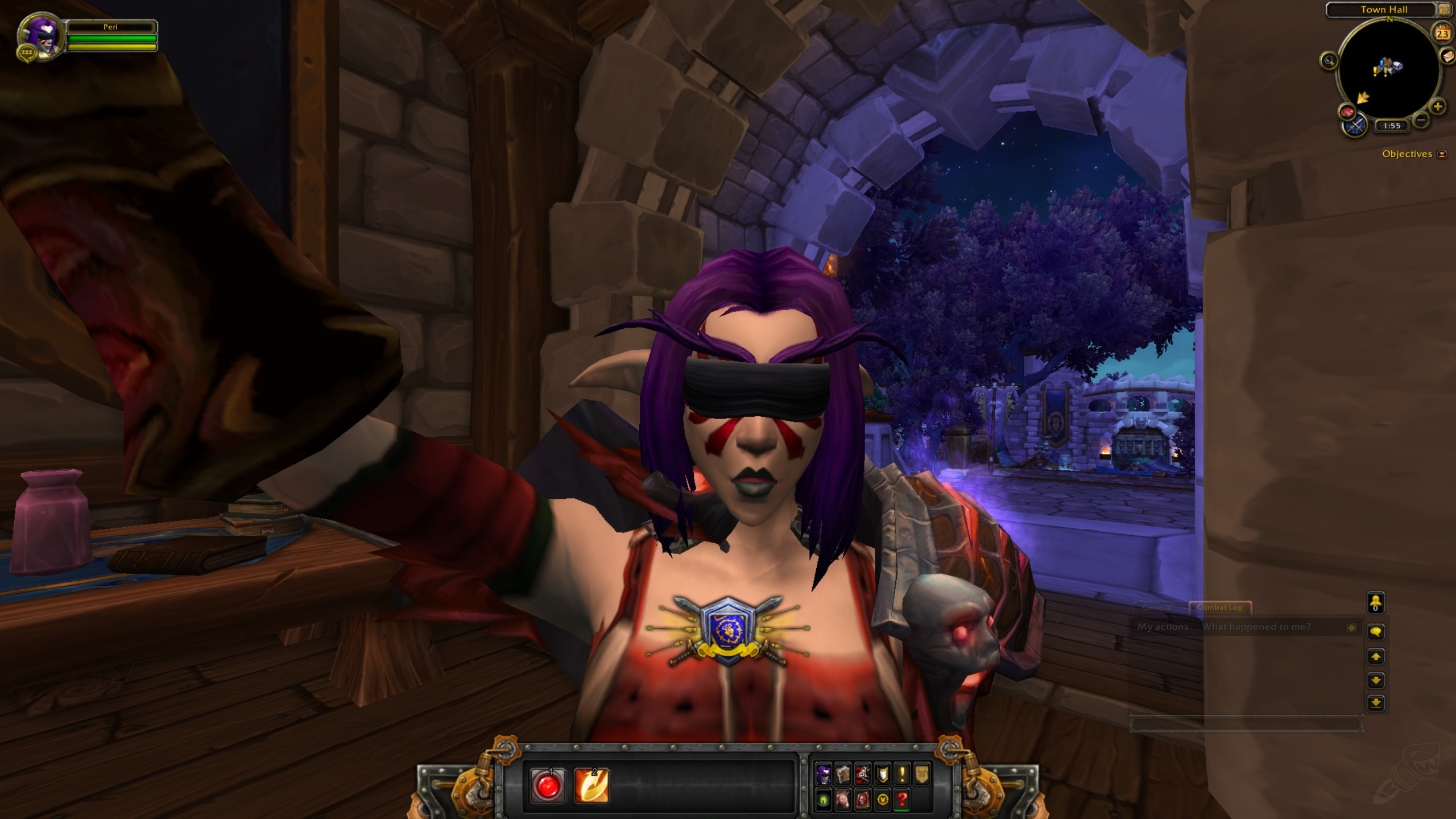Use the orange arrow ability in slot 2
The width and height of the screenshot is (1456, 819).
pyautogui.click(x=591, y=786)
